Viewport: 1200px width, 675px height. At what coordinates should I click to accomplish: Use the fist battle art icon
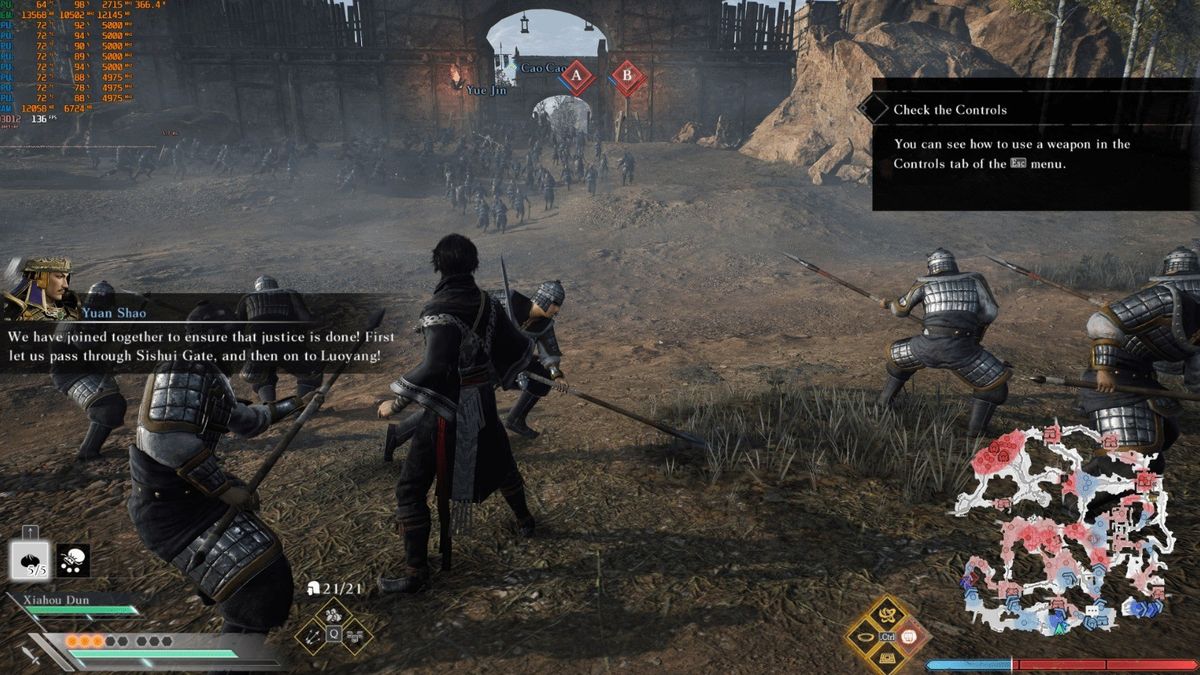click(x=908, y=635)
